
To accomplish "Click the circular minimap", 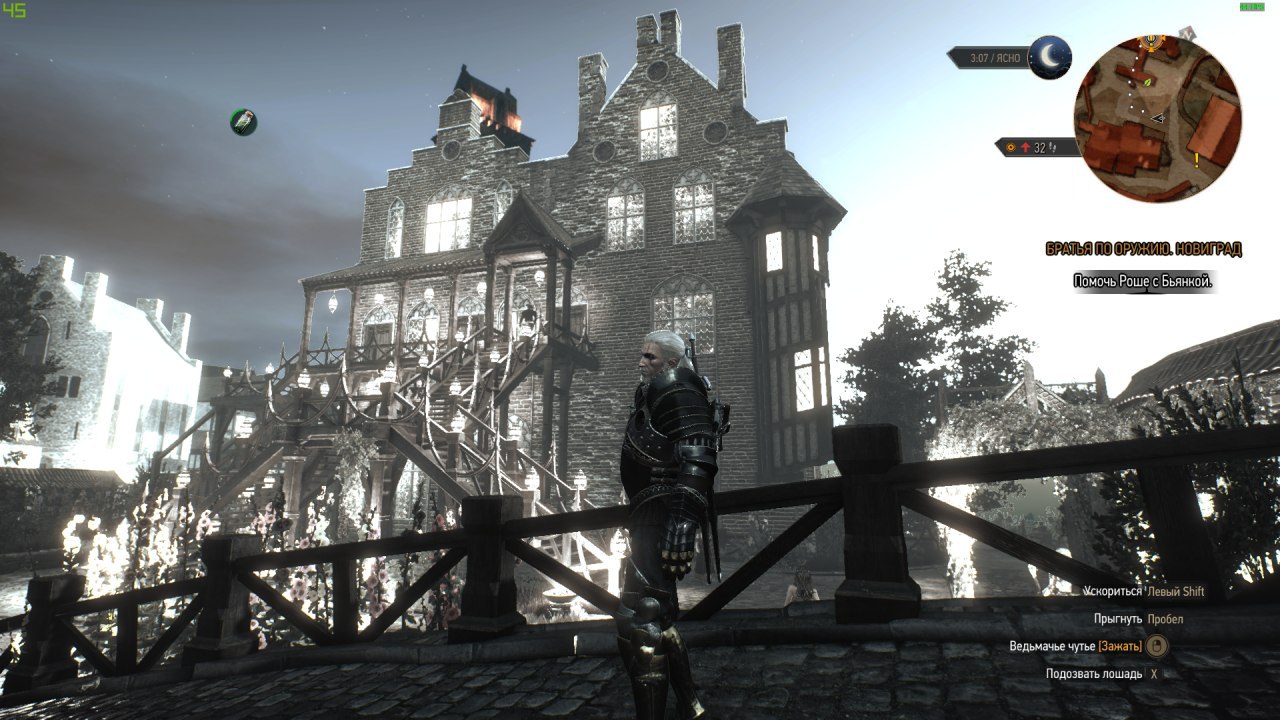I will click(x=1157, y=118).
